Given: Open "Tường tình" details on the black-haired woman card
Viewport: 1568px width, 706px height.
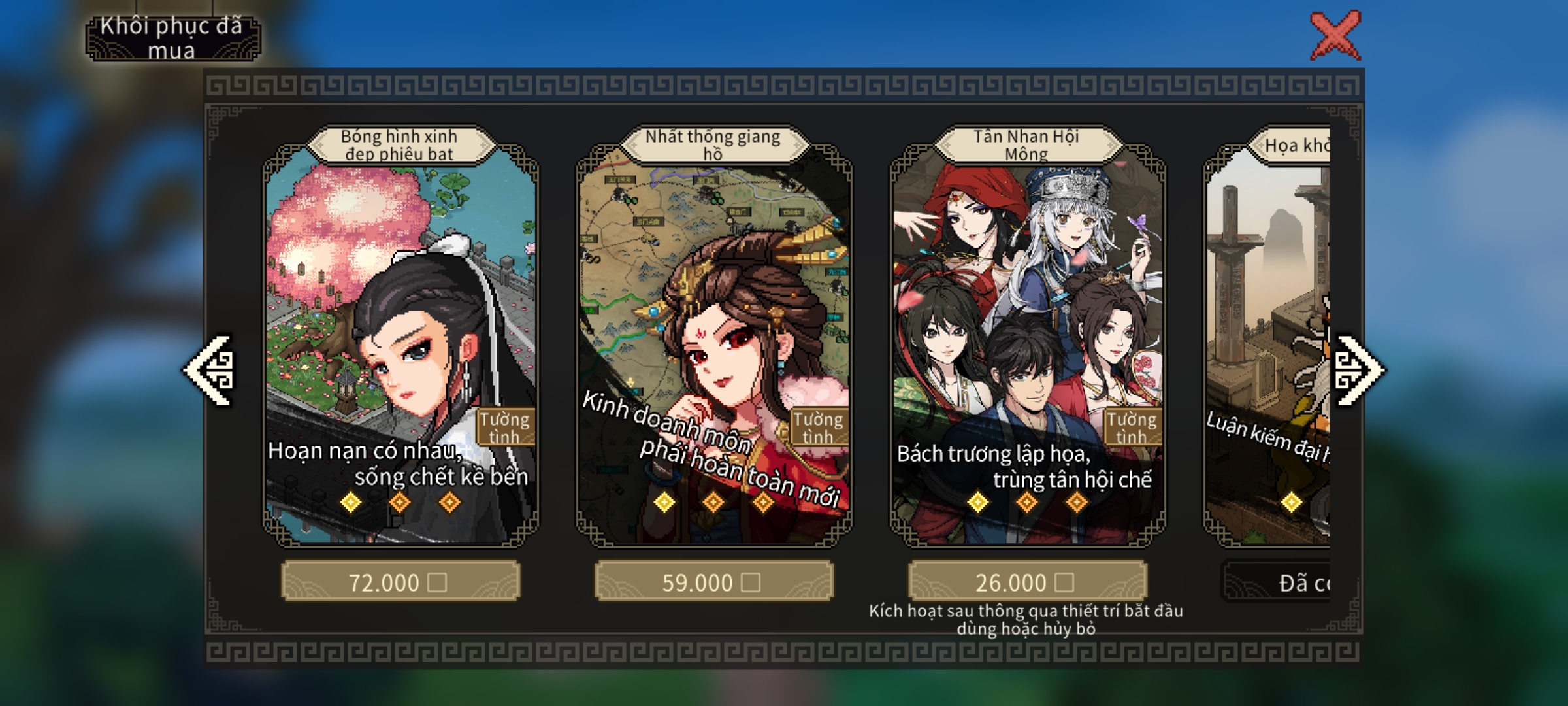Looking at the screenshot, I should point(505,428).
